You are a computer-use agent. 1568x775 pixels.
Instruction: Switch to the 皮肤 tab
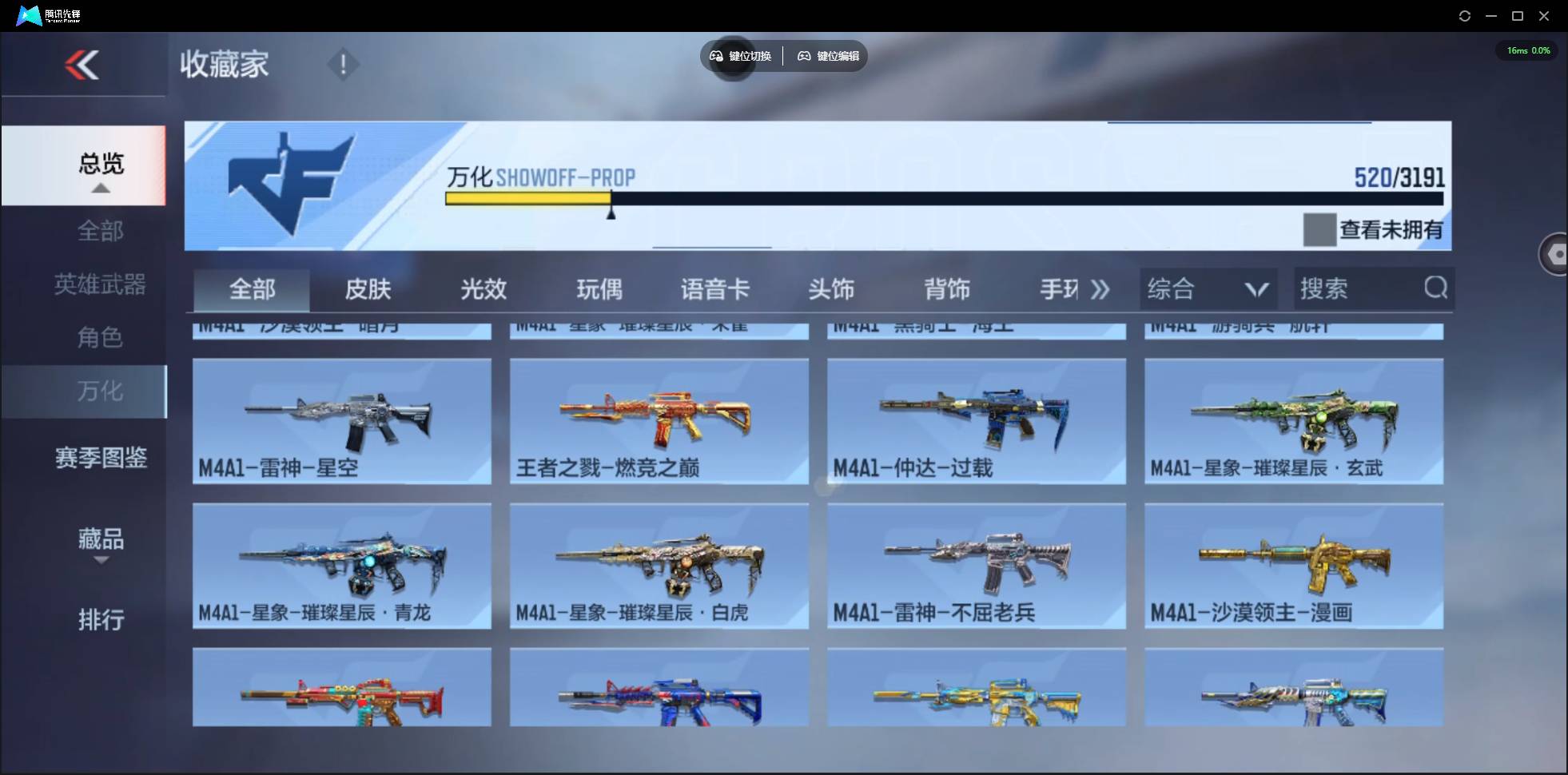pyautogui.click(x=368, y=289)
